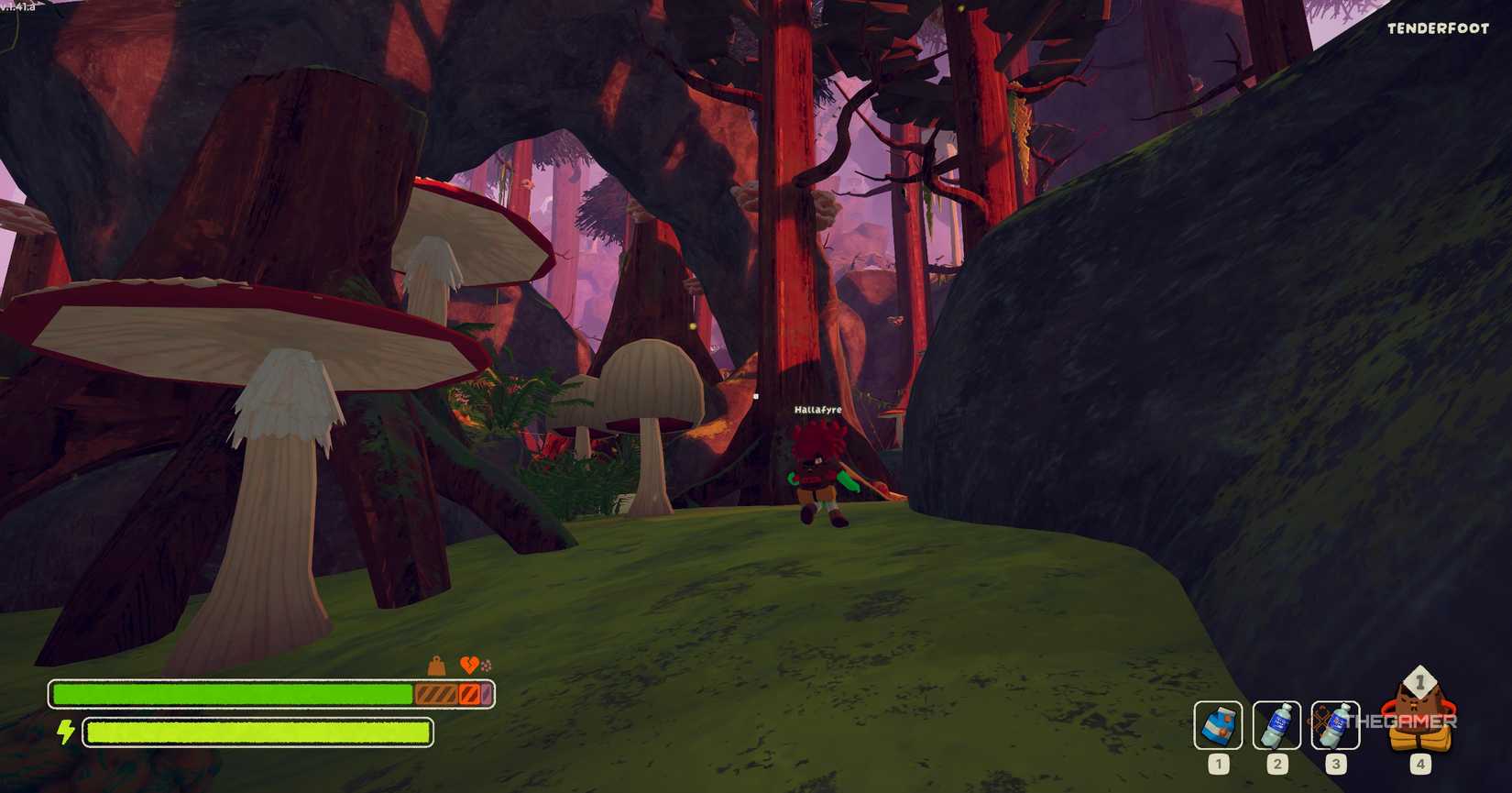Viewport: 1512px width, 793px height.
Task: Click the hotbar number 1 keybind label
Action: (1220, 764)
